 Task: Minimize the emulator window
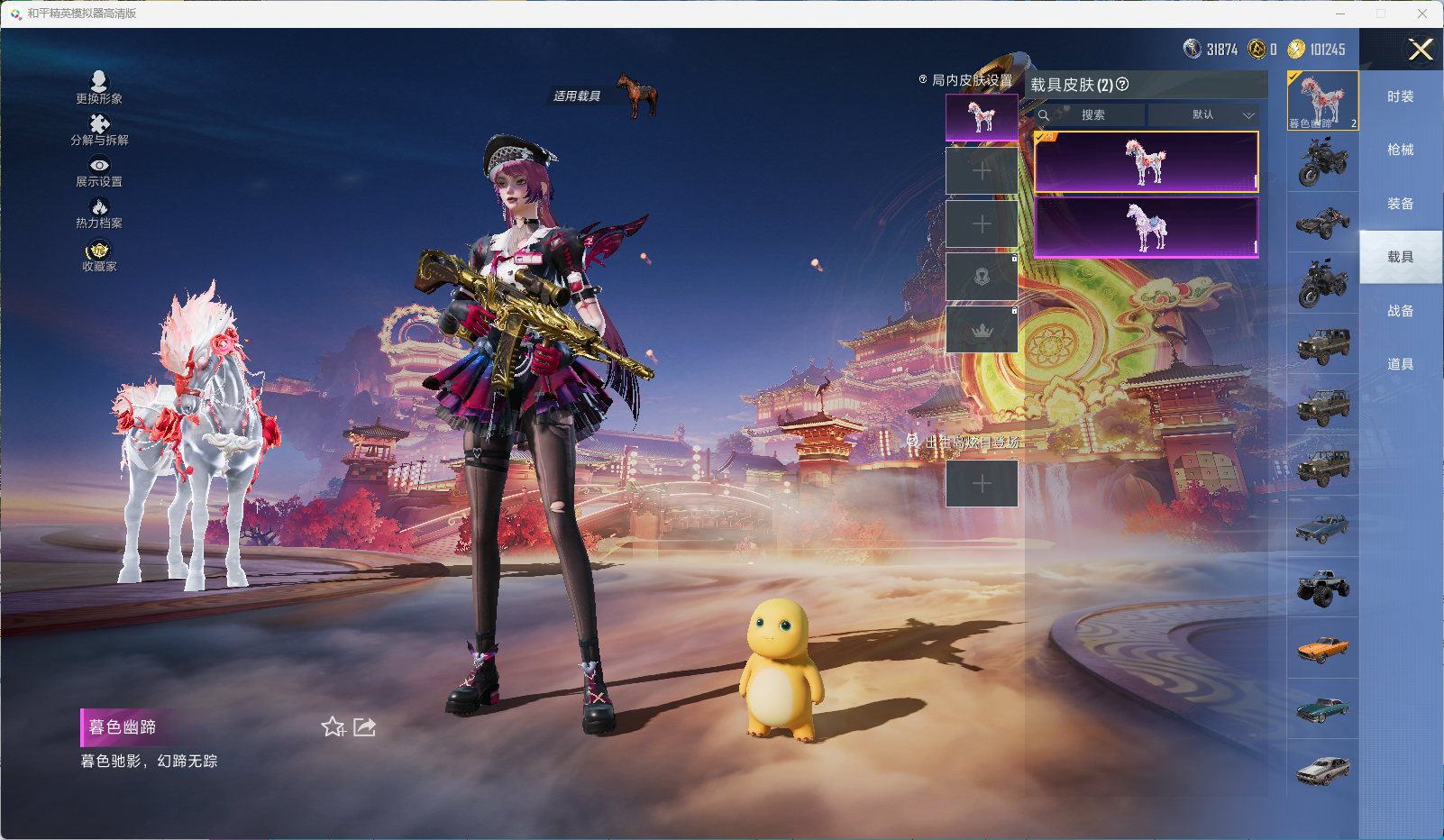coord(1340,14)
